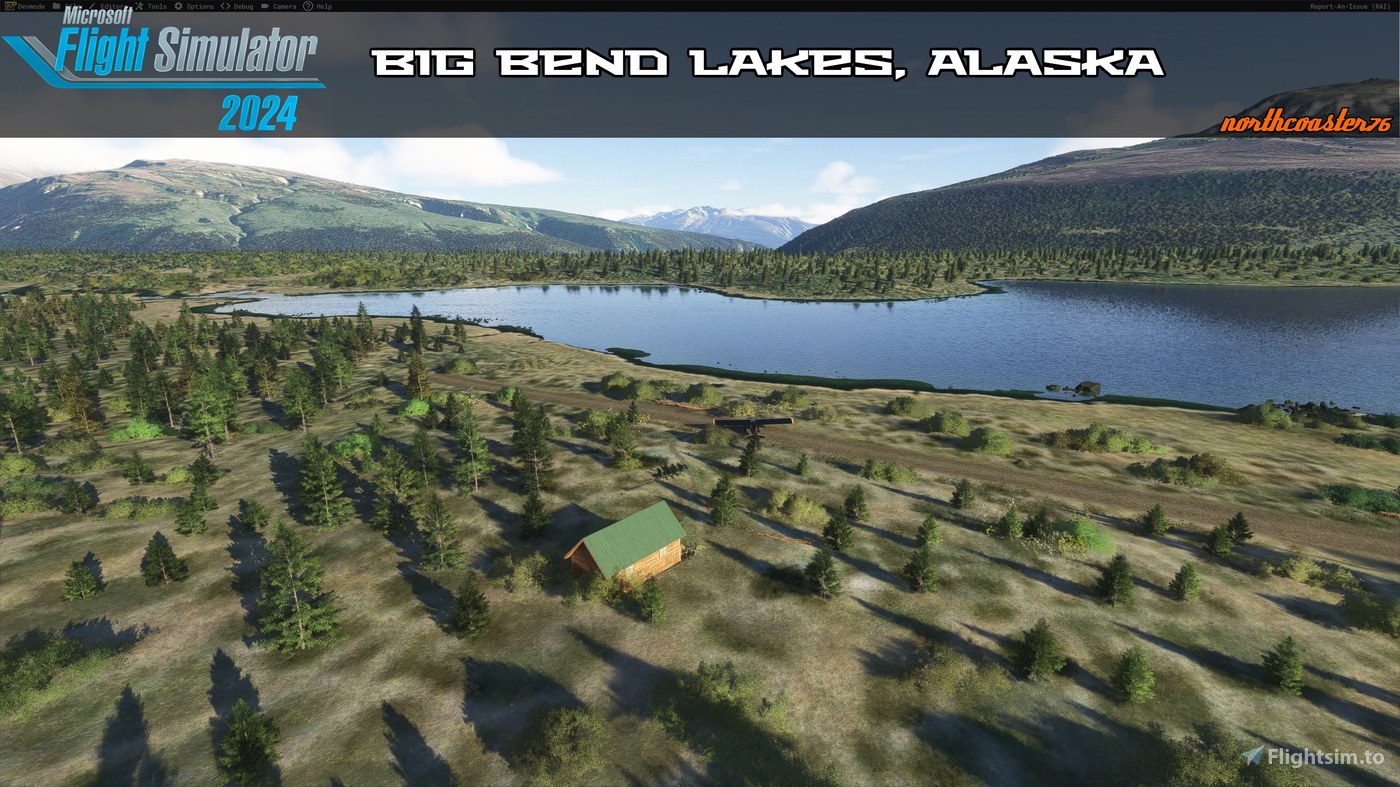Viewport: 1400px width, 787px height.
Task: Open the Debug menu
Action: (243, 5)
